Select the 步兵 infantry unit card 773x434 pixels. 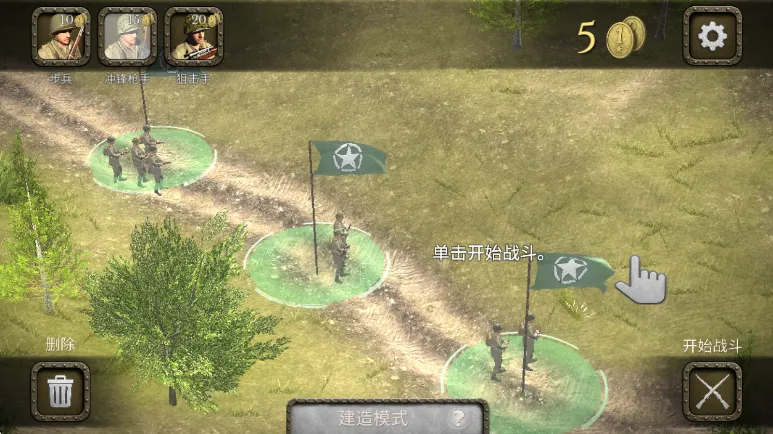point(61,37)
